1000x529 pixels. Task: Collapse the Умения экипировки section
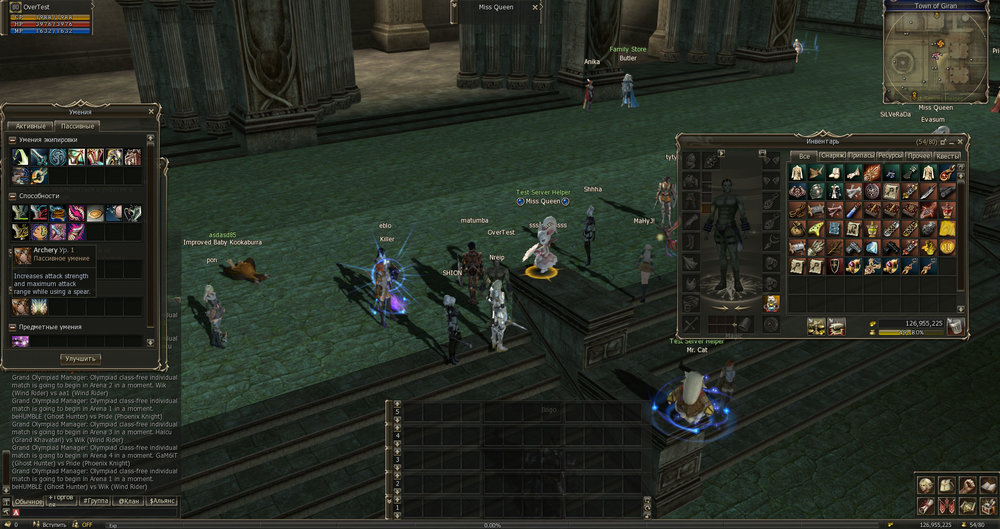[14, 140]
